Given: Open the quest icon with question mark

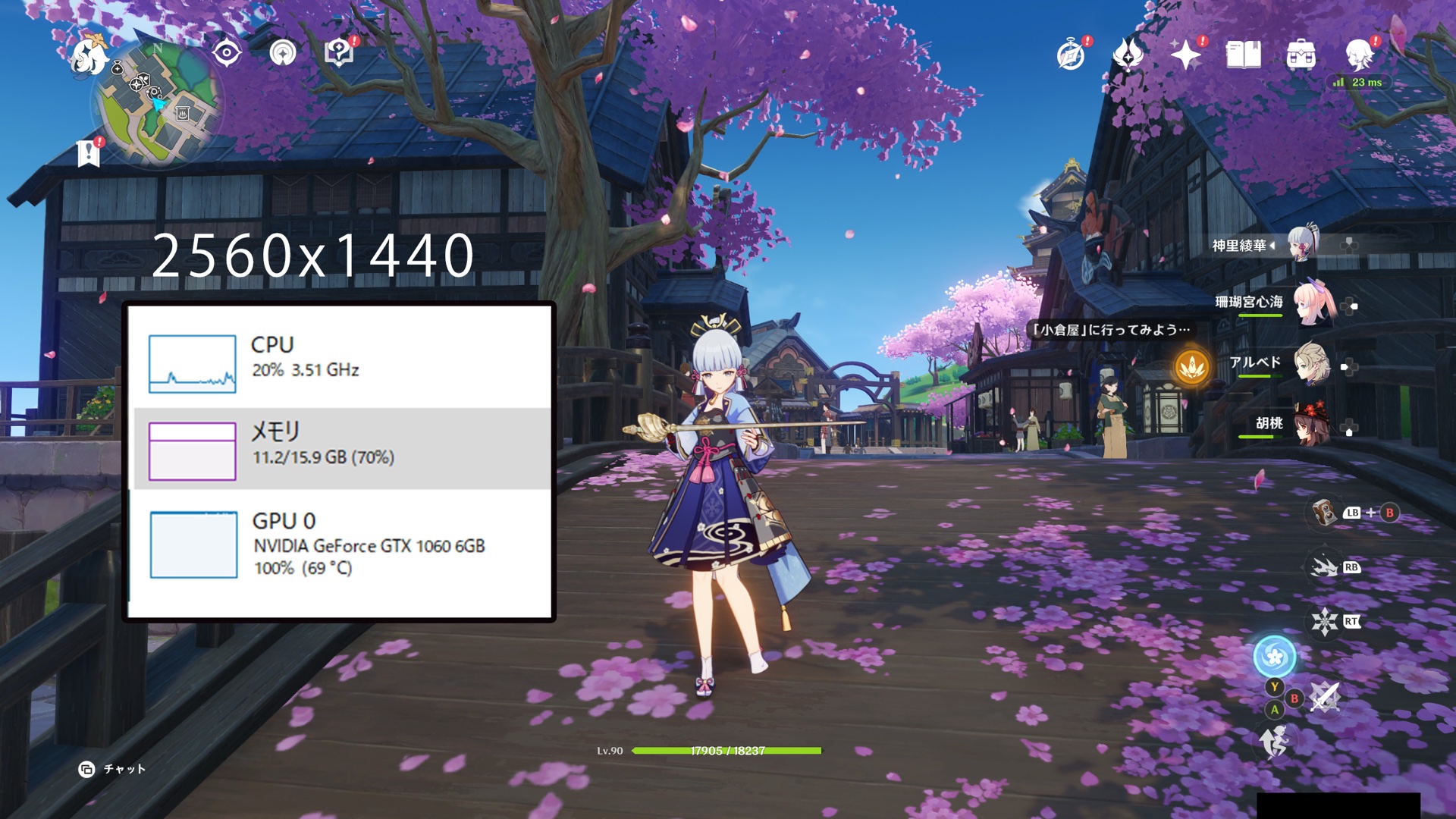Looking at the screenshot, I should (339, 52).
